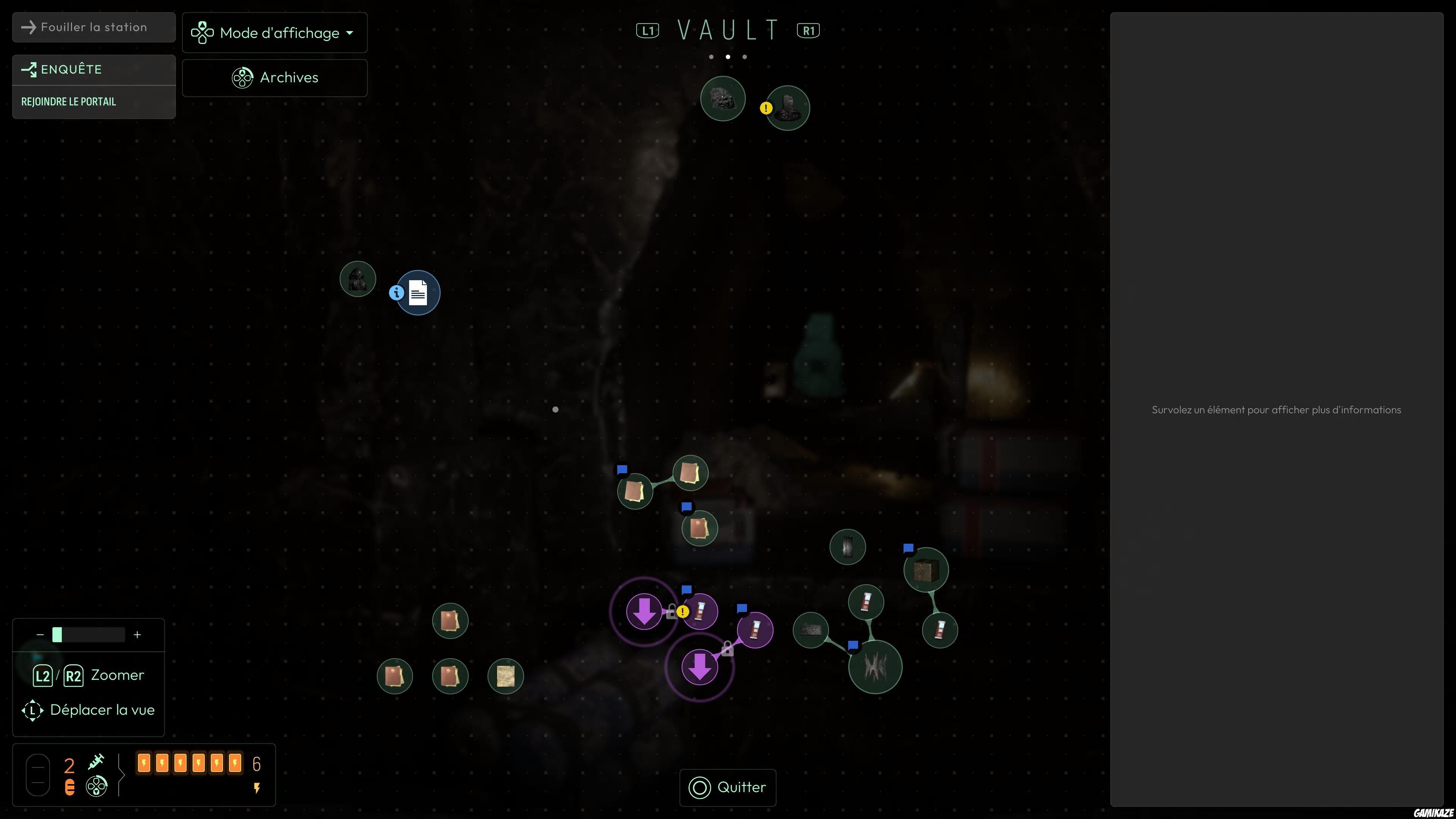
Task: Choose the cardboard box node
Action: point(926,570)
